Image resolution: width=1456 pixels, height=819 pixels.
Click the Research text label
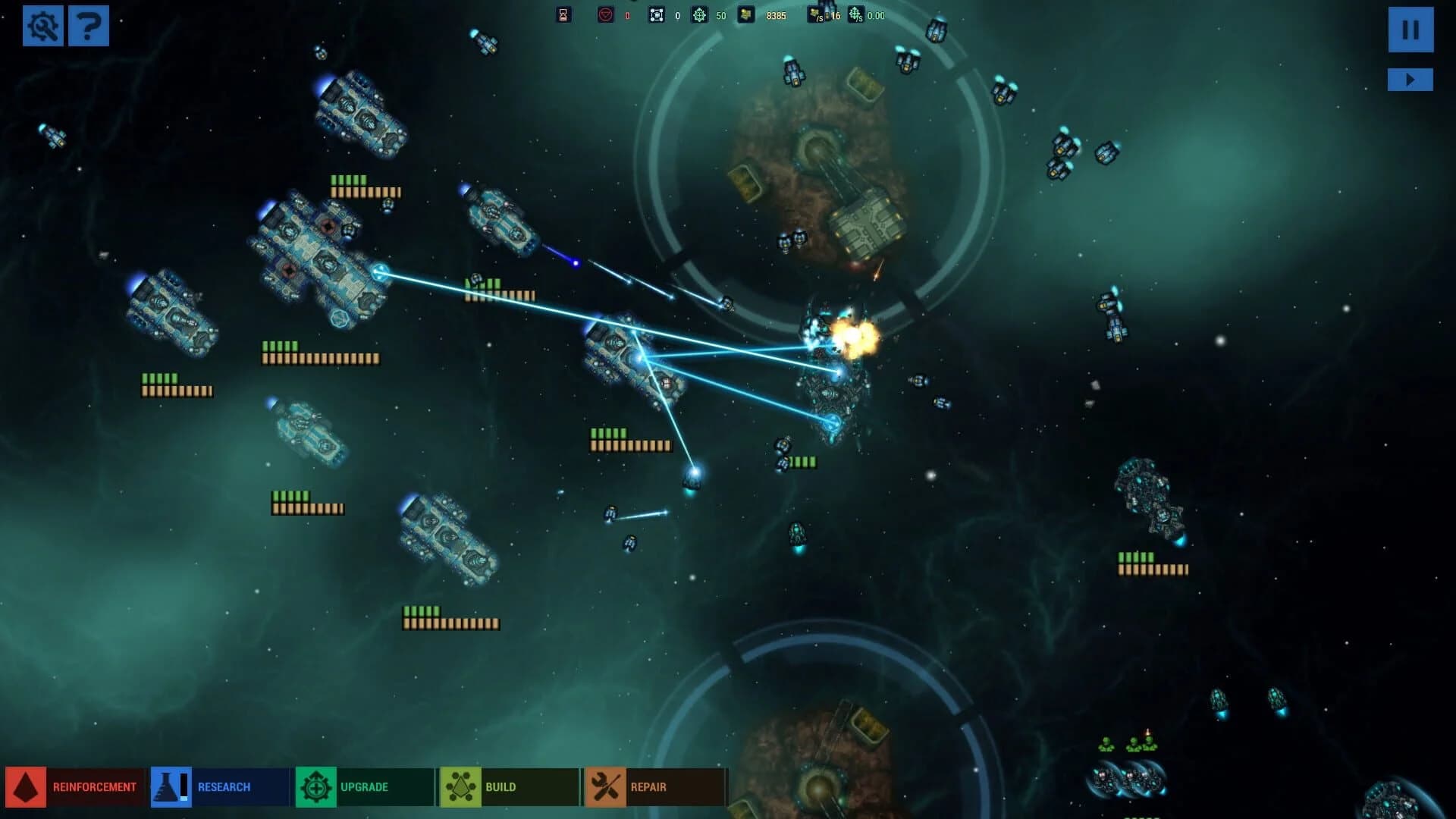point(224,786)
